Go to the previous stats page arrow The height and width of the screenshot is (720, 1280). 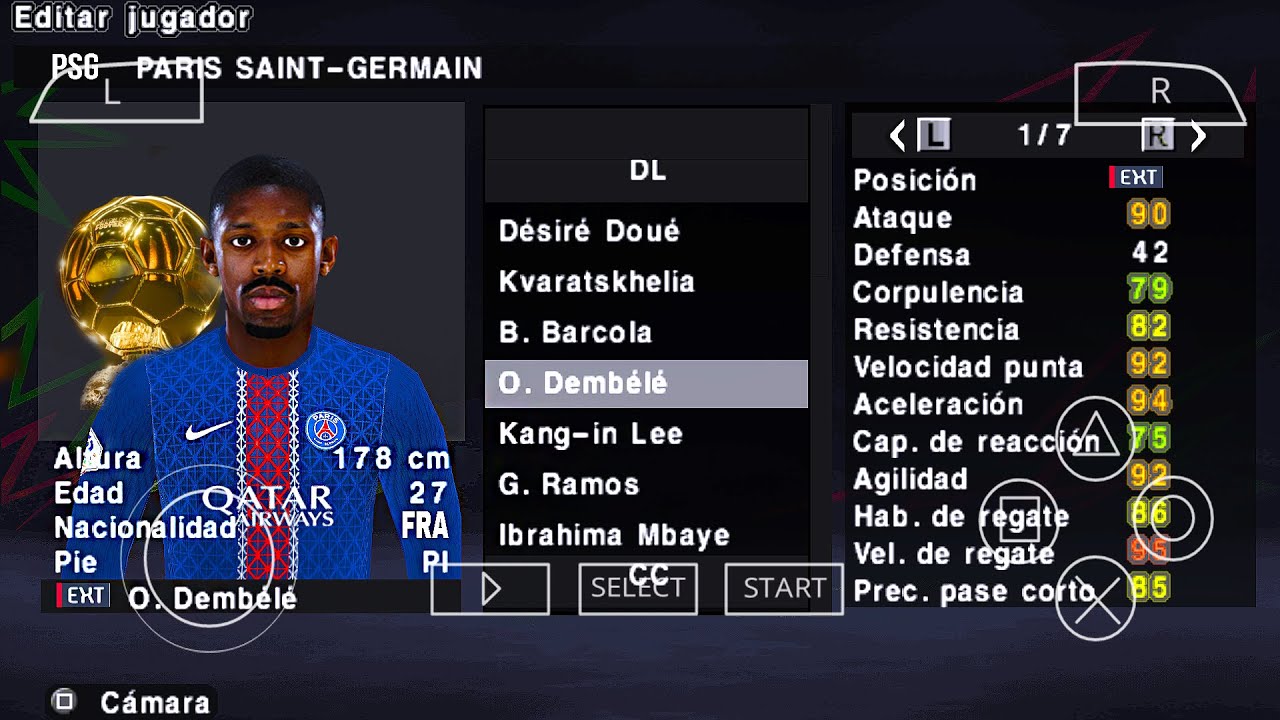[x=897, y=136]
